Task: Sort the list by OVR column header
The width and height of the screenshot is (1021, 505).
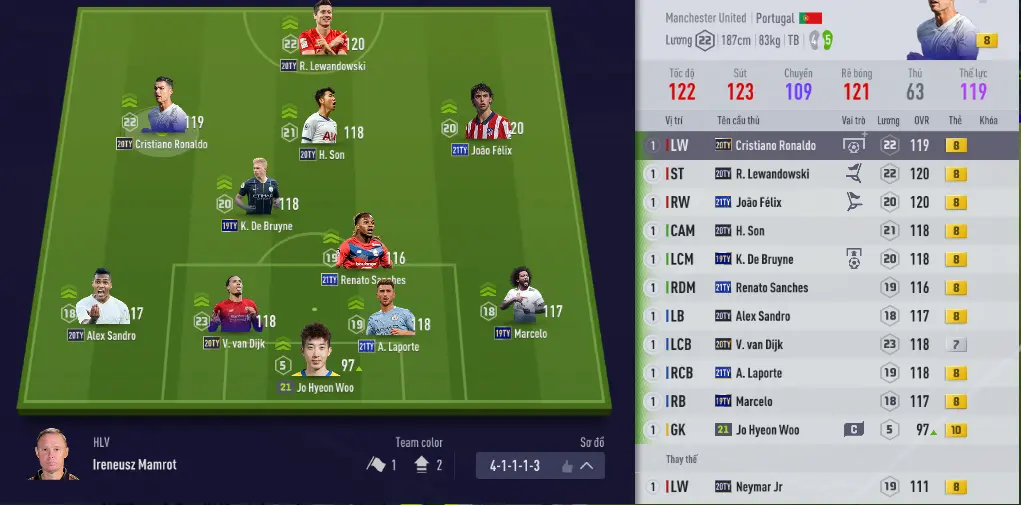Action: [921, 120]
